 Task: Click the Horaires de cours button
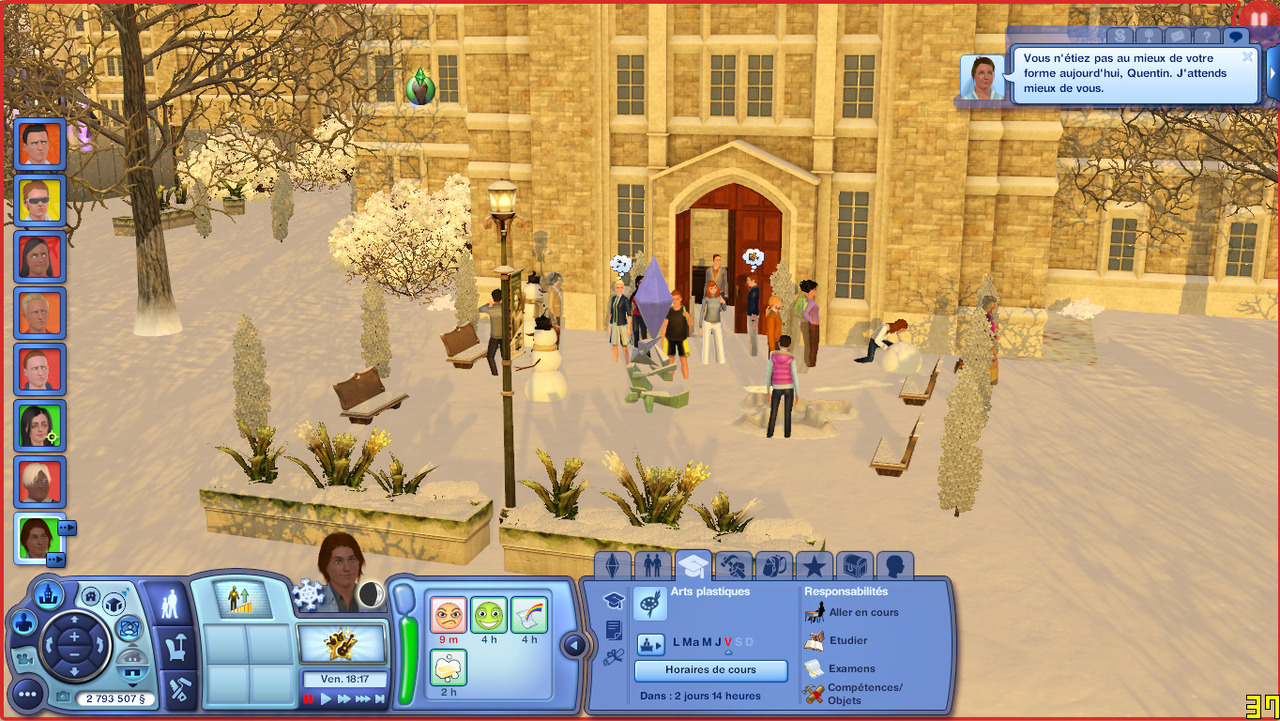[711, 670]
